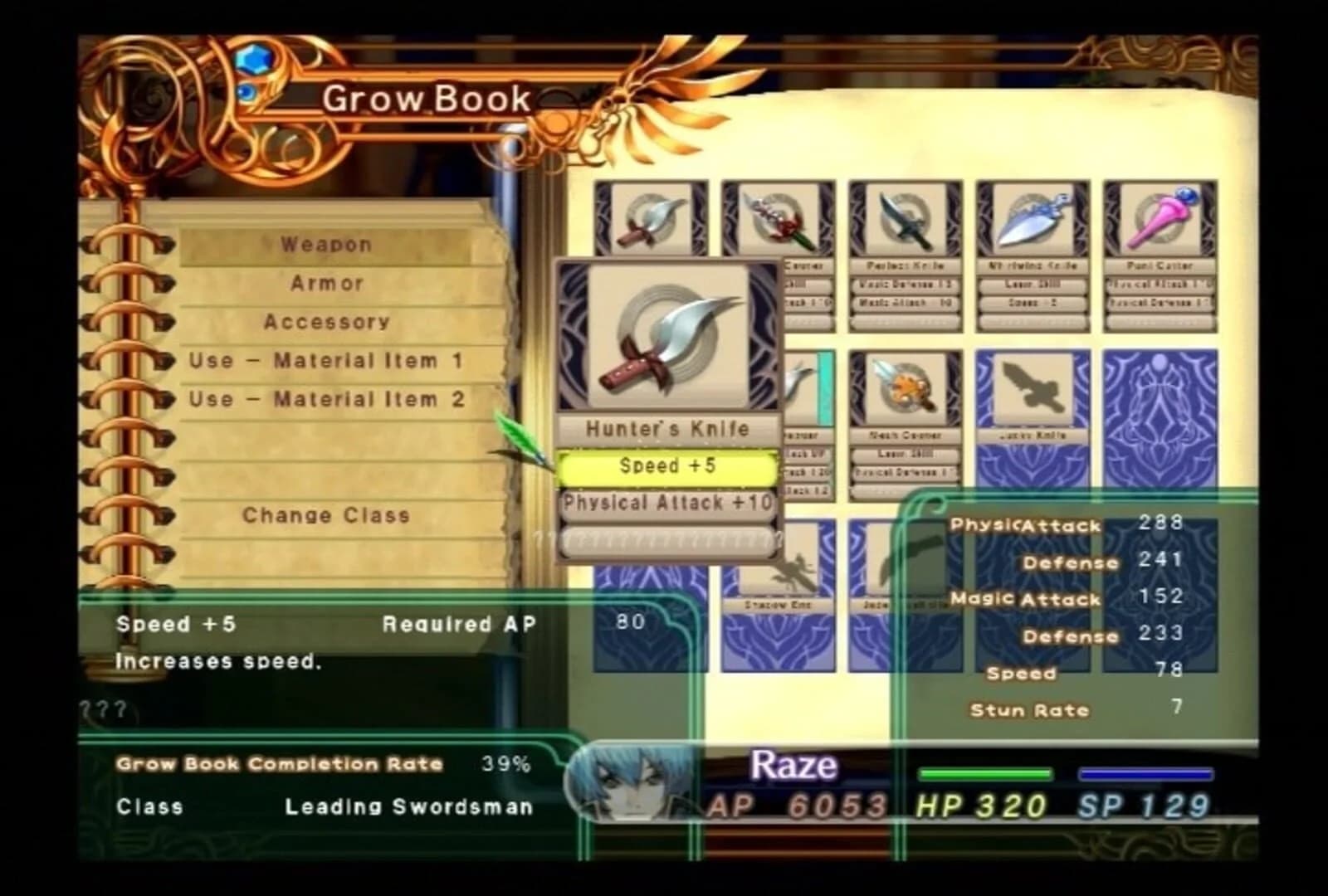The image size is (1328, 896).
Task: Open the Accessory section
Action: pos(327,322)
